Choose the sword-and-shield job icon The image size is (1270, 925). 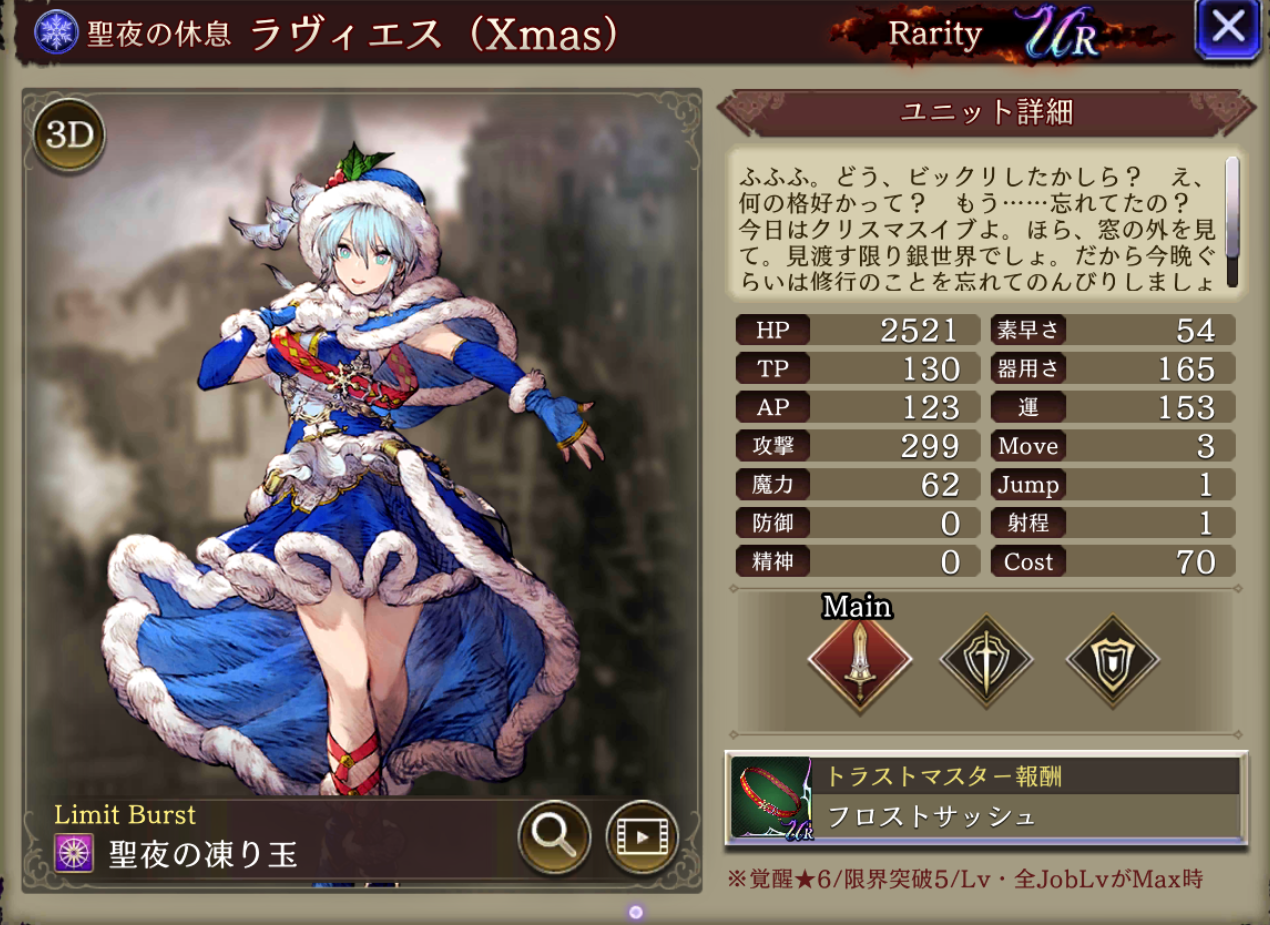click(986, 660)
